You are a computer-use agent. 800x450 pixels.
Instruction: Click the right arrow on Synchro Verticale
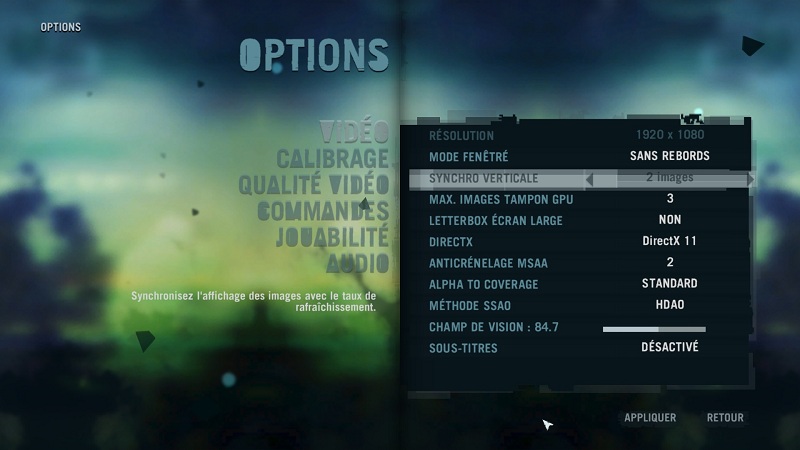tap(750, 179)
